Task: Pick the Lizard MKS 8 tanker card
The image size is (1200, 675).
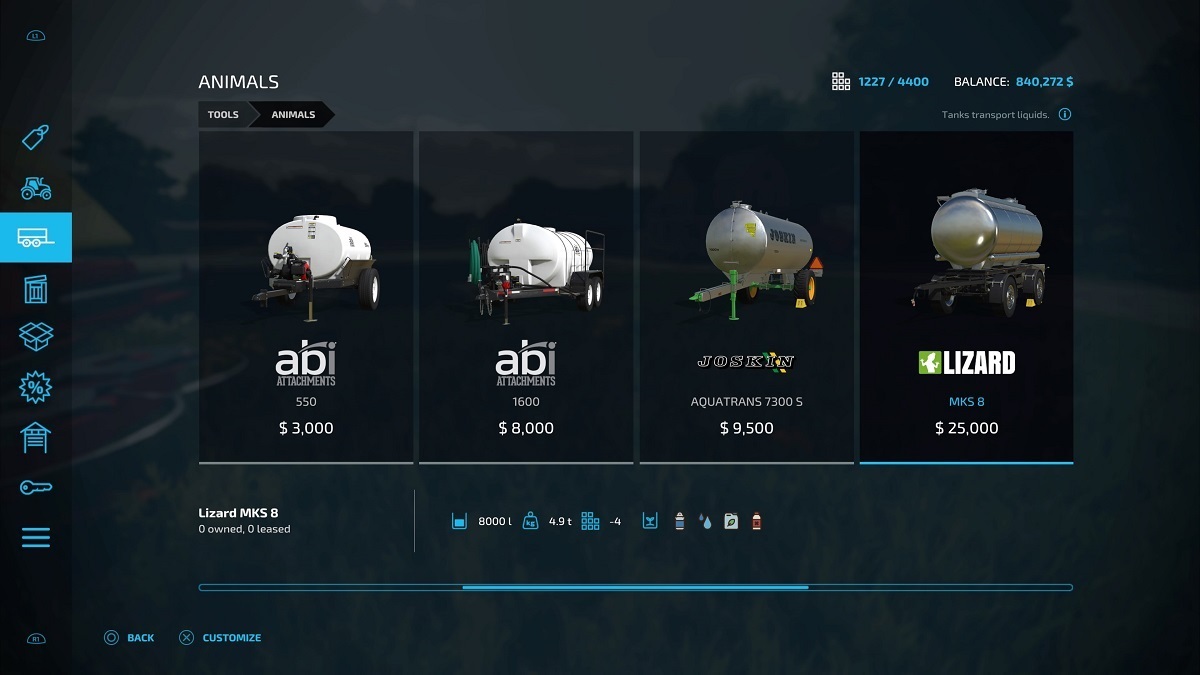Action: pyautogui.click(x=966, y=297)
